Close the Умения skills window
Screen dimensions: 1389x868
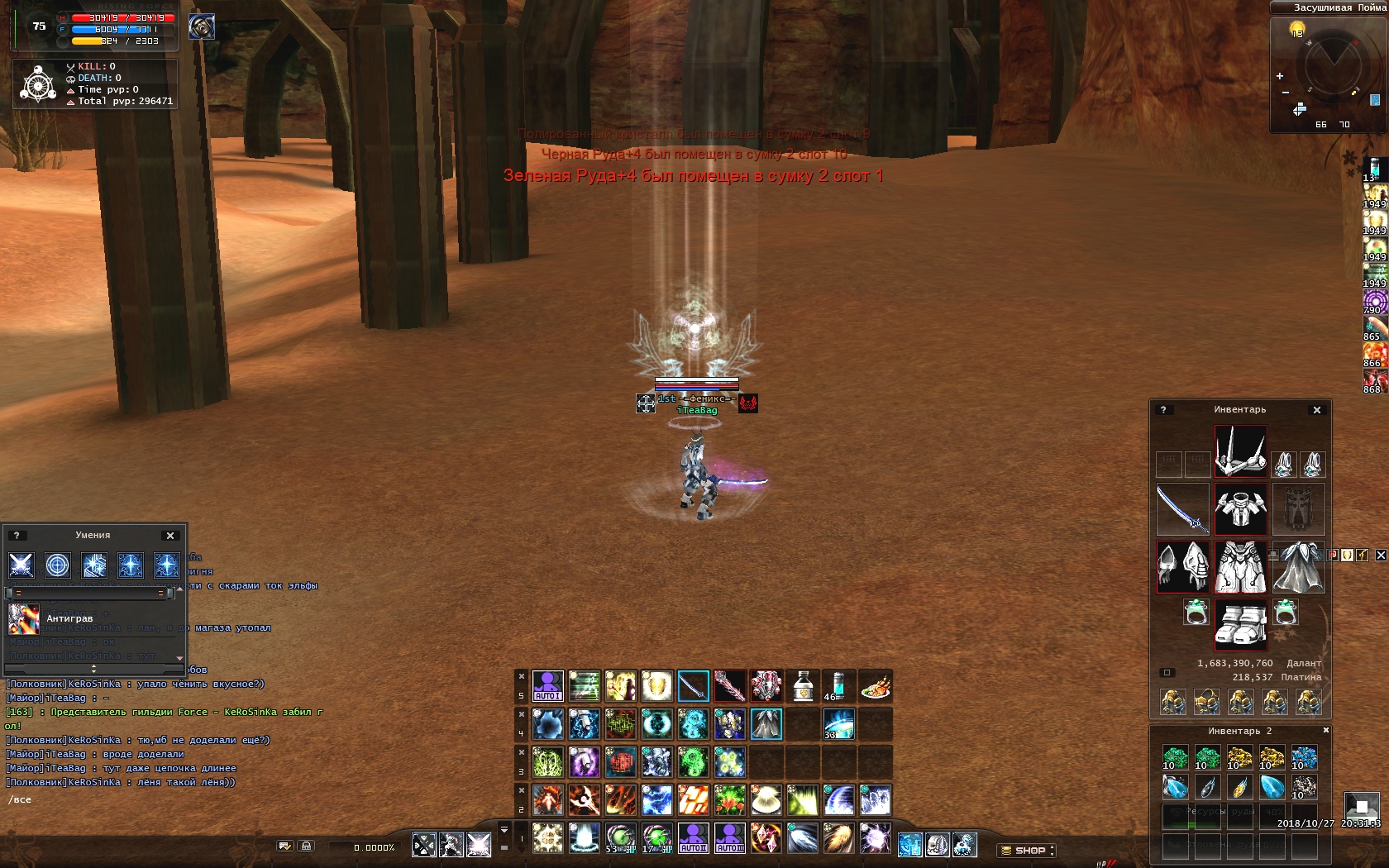click(x=170, y=536)
